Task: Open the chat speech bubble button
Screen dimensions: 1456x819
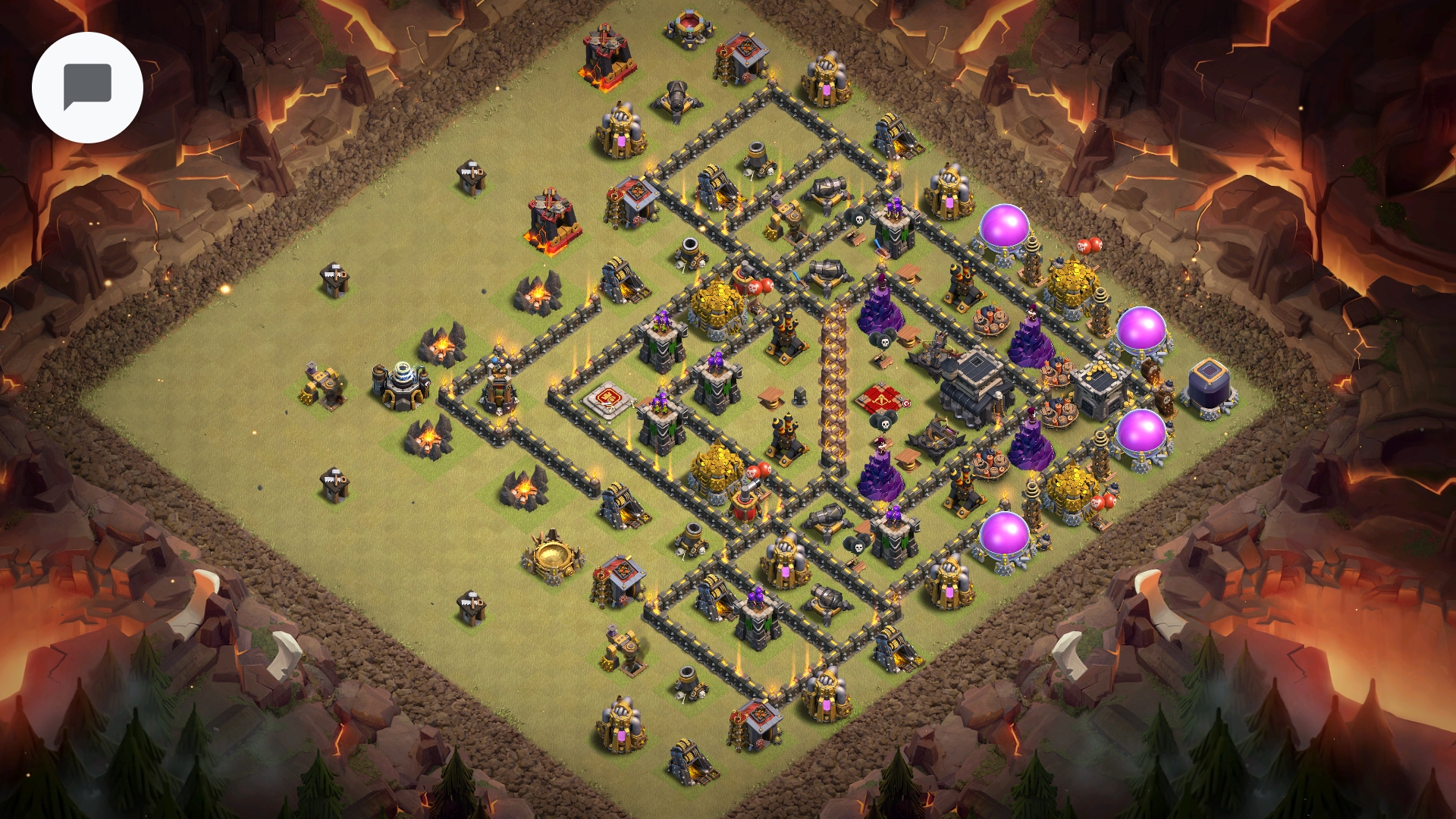Action: 87,87
